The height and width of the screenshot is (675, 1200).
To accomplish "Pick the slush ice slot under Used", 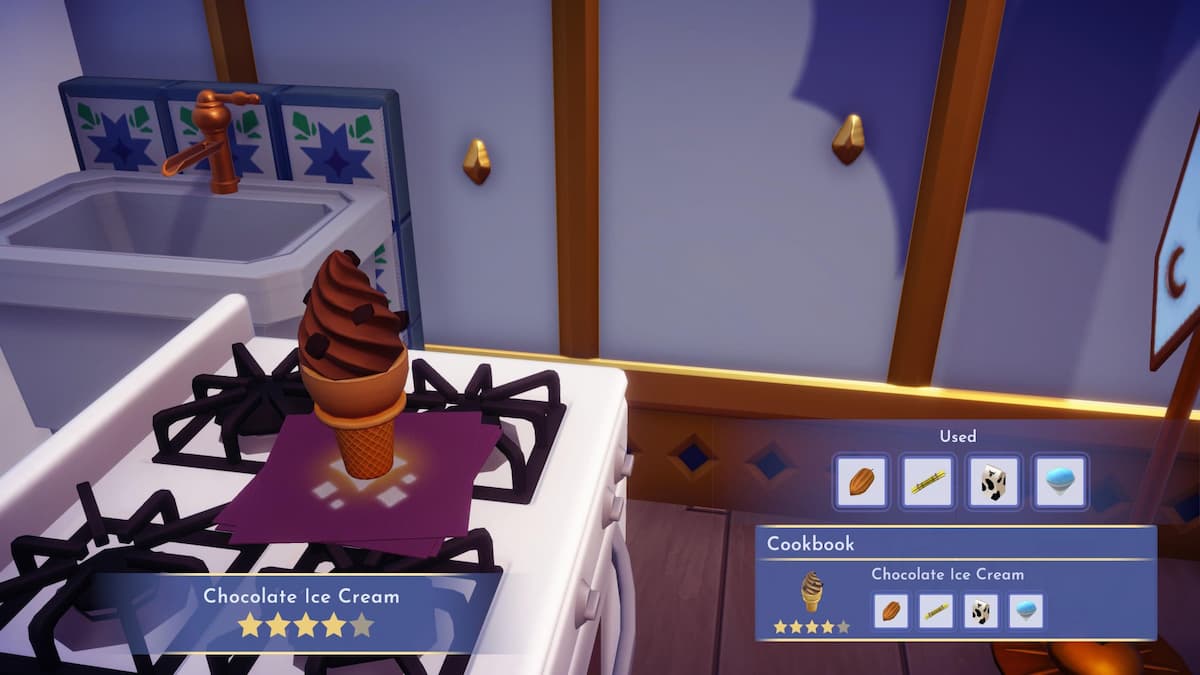I will (1059, 481).
